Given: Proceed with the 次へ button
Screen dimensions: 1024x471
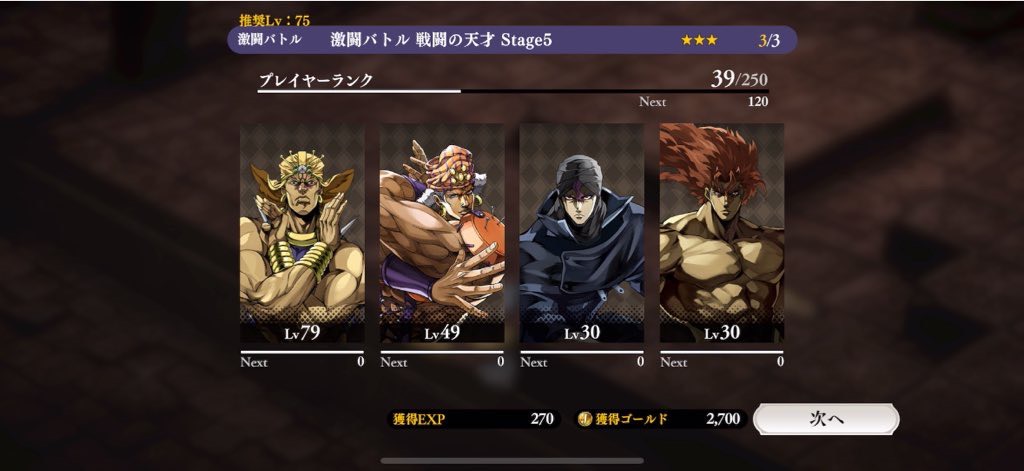Looking at the screenshot, I should click(x=826, y=419).
